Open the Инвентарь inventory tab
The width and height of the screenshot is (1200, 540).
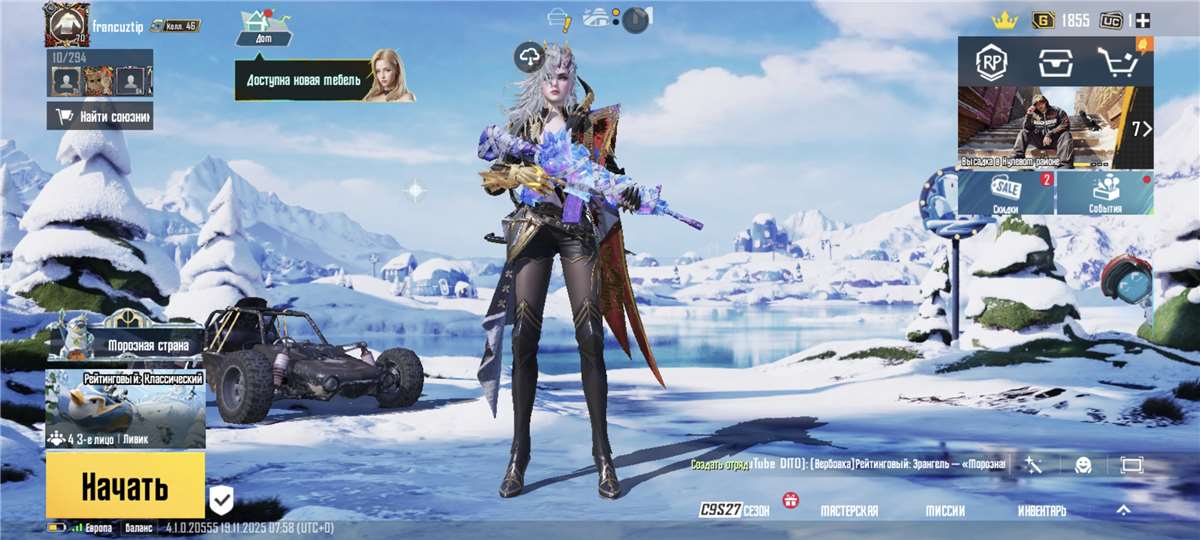pos(1042,510)
